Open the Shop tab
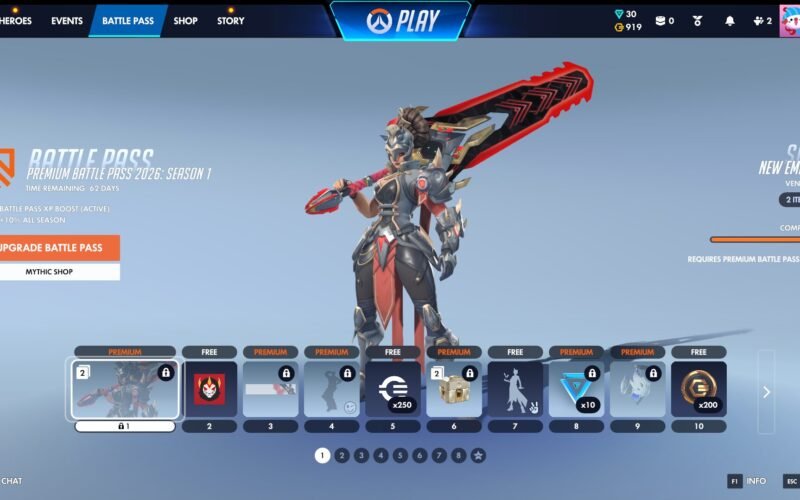Screen dimensions: 800x500 click(185, 21)
